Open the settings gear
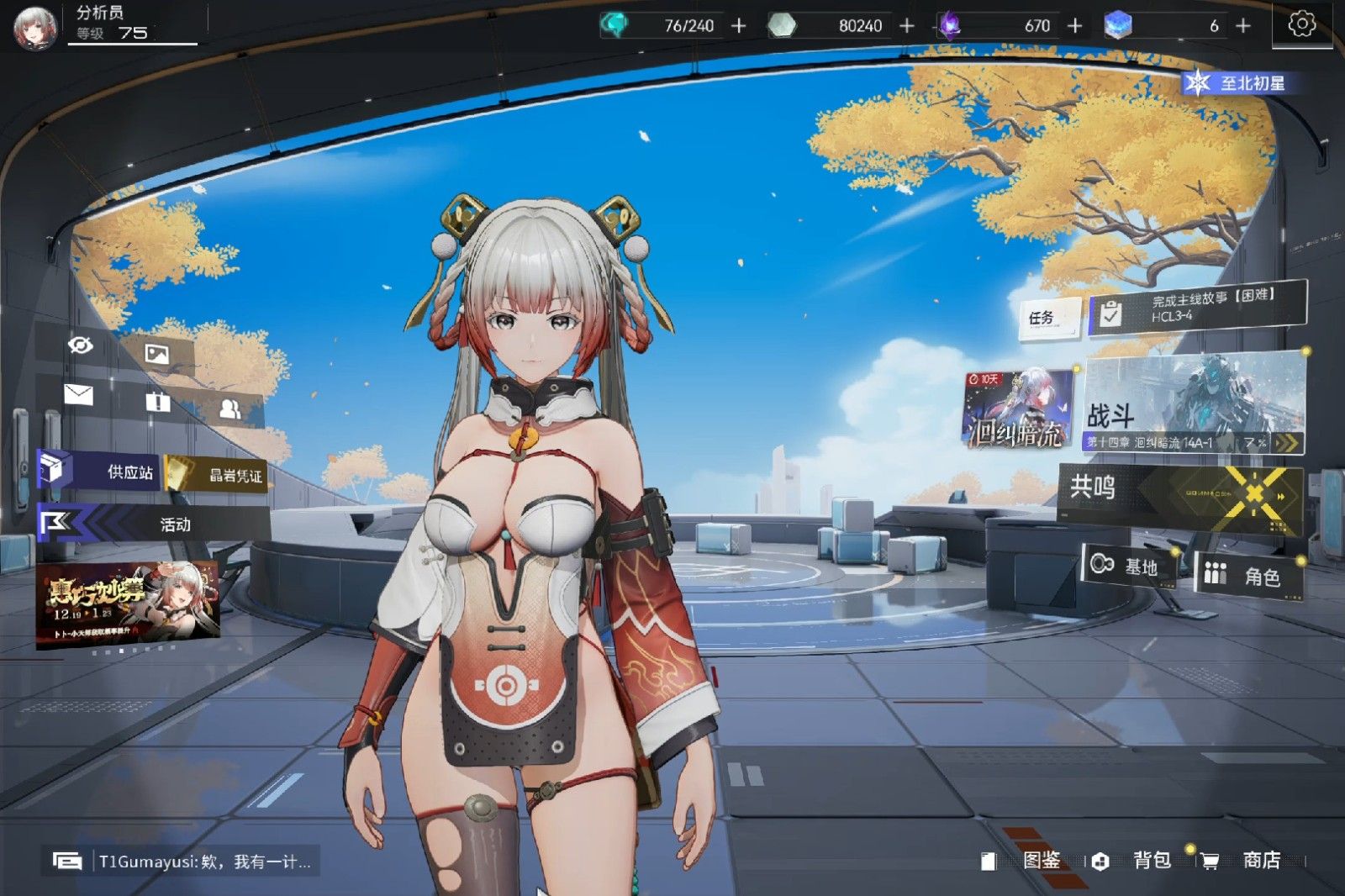 point(1301,24)
